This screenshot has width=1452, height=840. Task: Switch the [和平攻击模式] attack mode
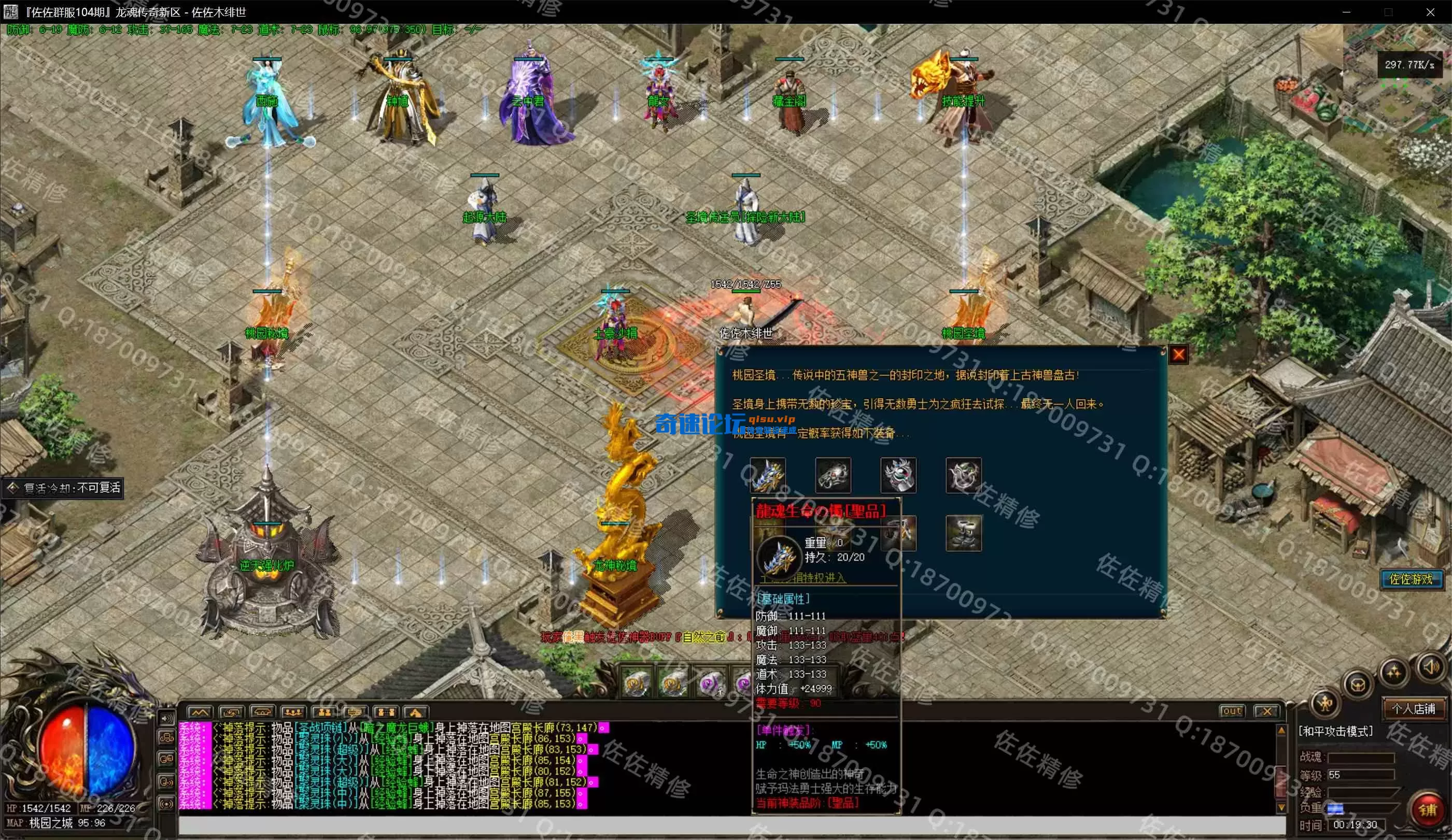point(1335,731)
